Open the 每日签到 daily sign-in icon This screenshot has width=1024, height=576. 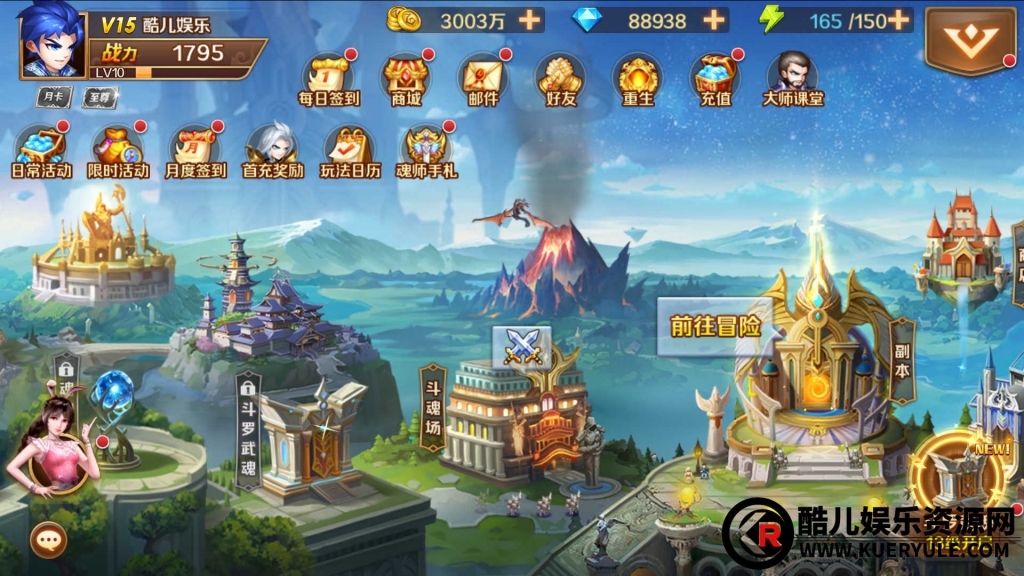click(328, 76)
